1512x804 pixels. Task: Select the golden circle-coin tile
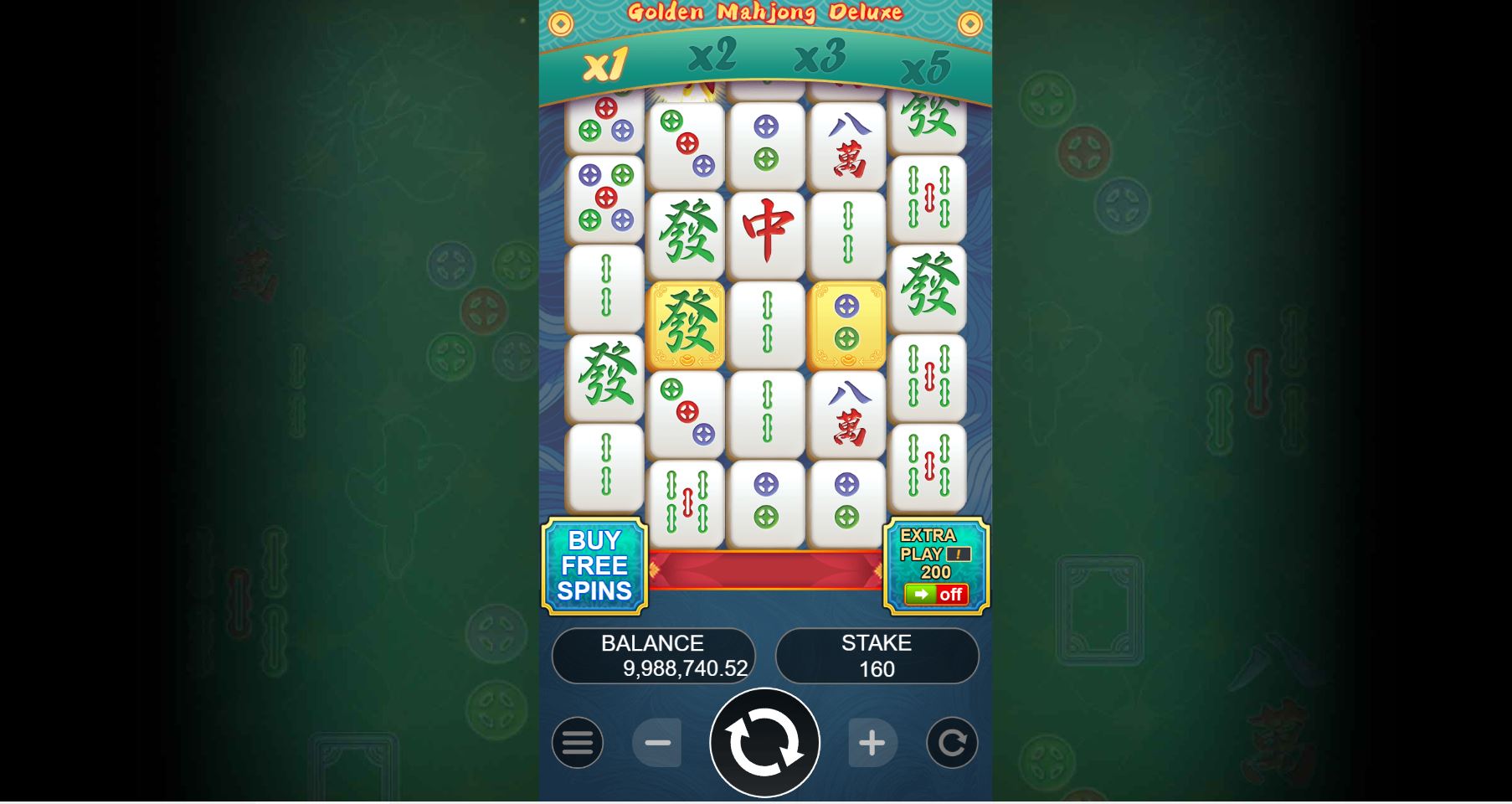point(846,325)
